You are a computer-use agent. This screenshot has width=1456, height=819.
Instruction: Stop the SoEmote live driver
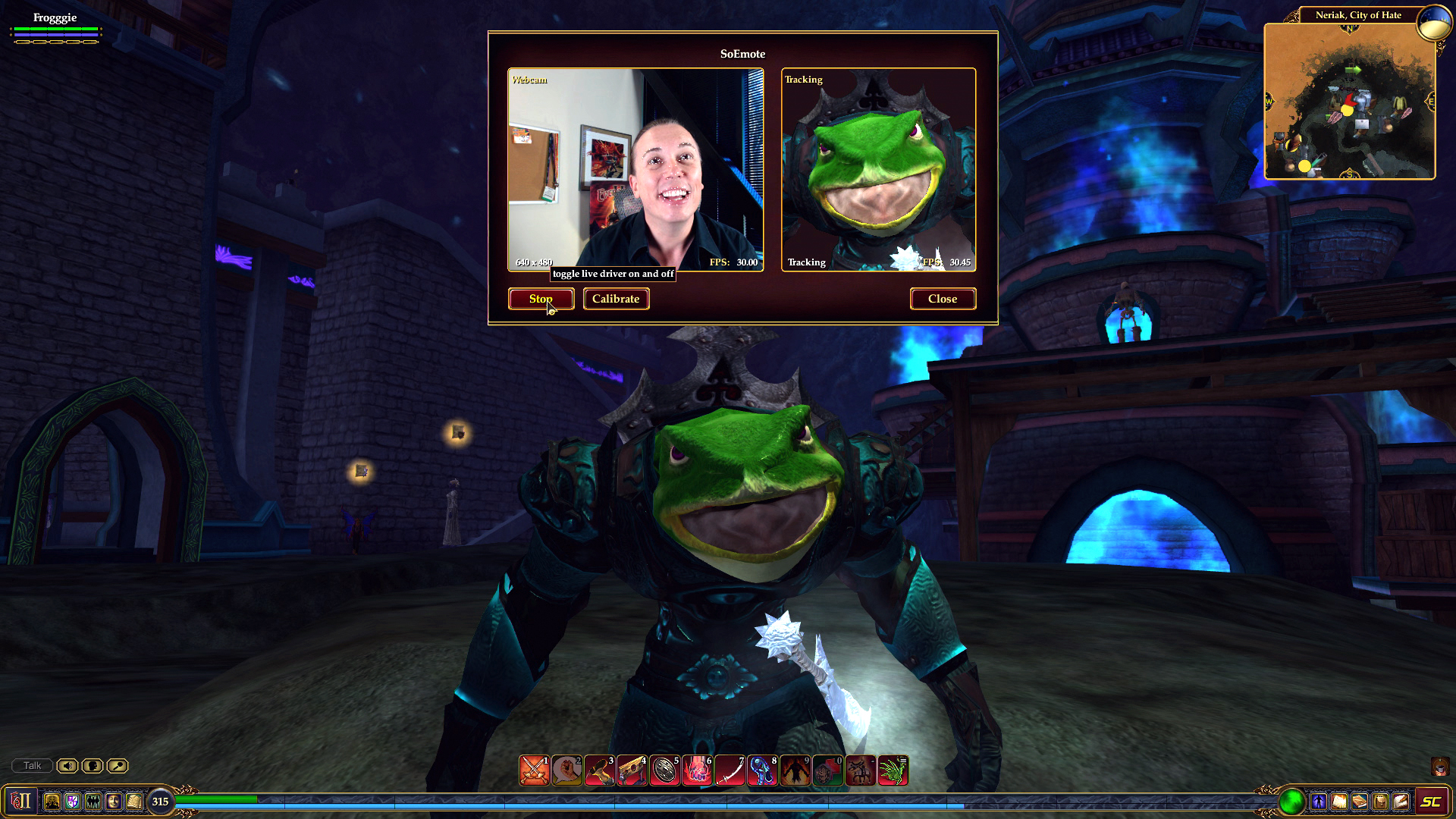541,299
